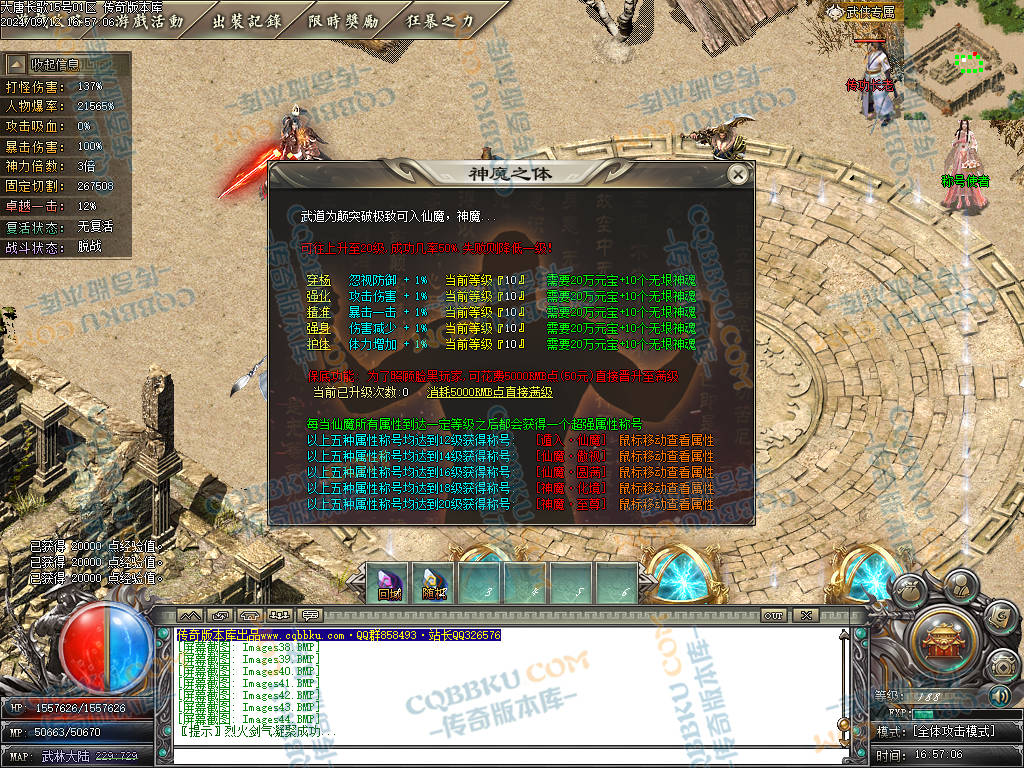Use the 随机 random teleport hotbar item
Viewport: 1024px width, 768px height.
[435, 583]
